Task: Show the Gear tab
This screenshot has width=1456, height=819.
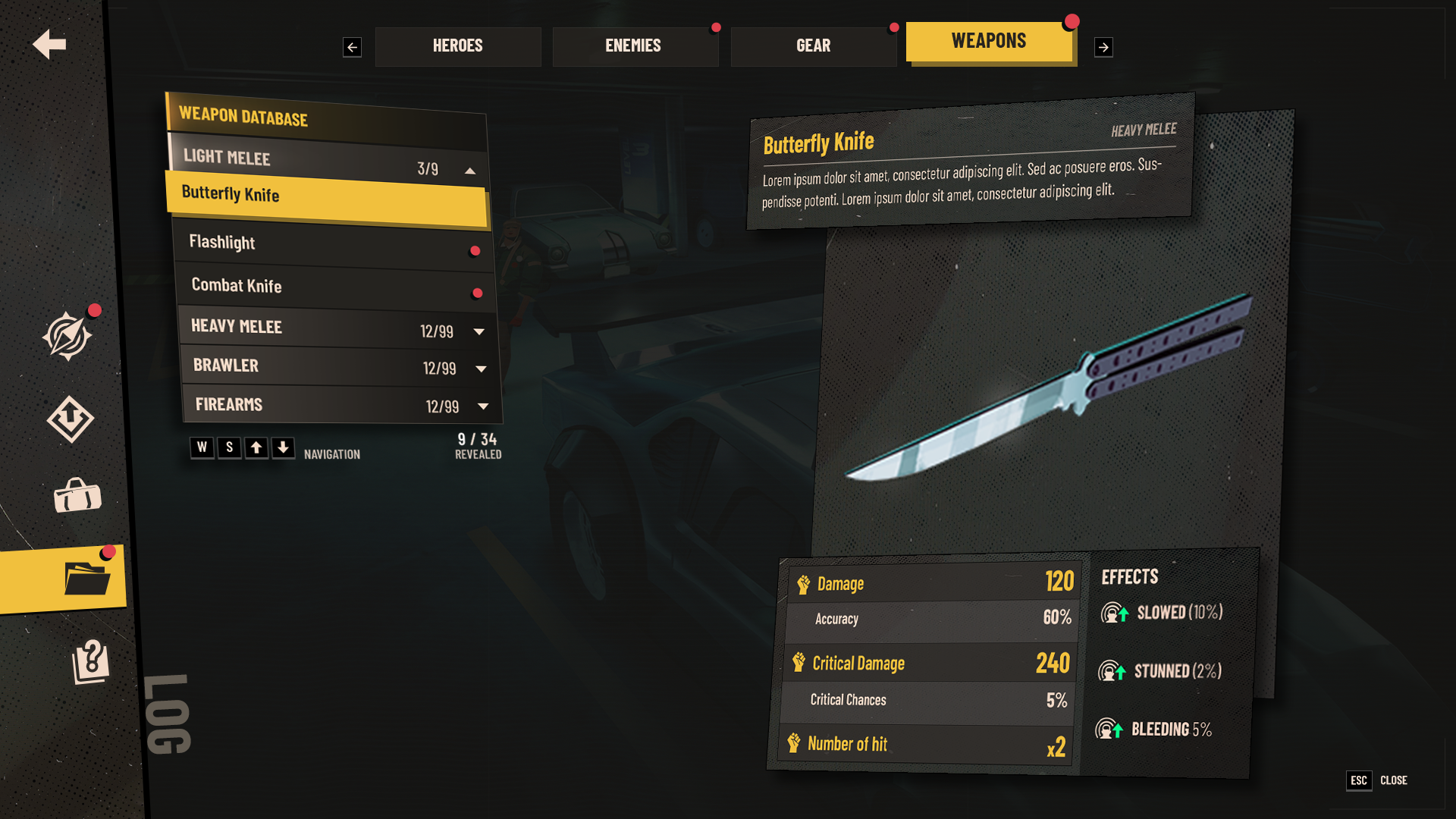Action: pos(813,46)
